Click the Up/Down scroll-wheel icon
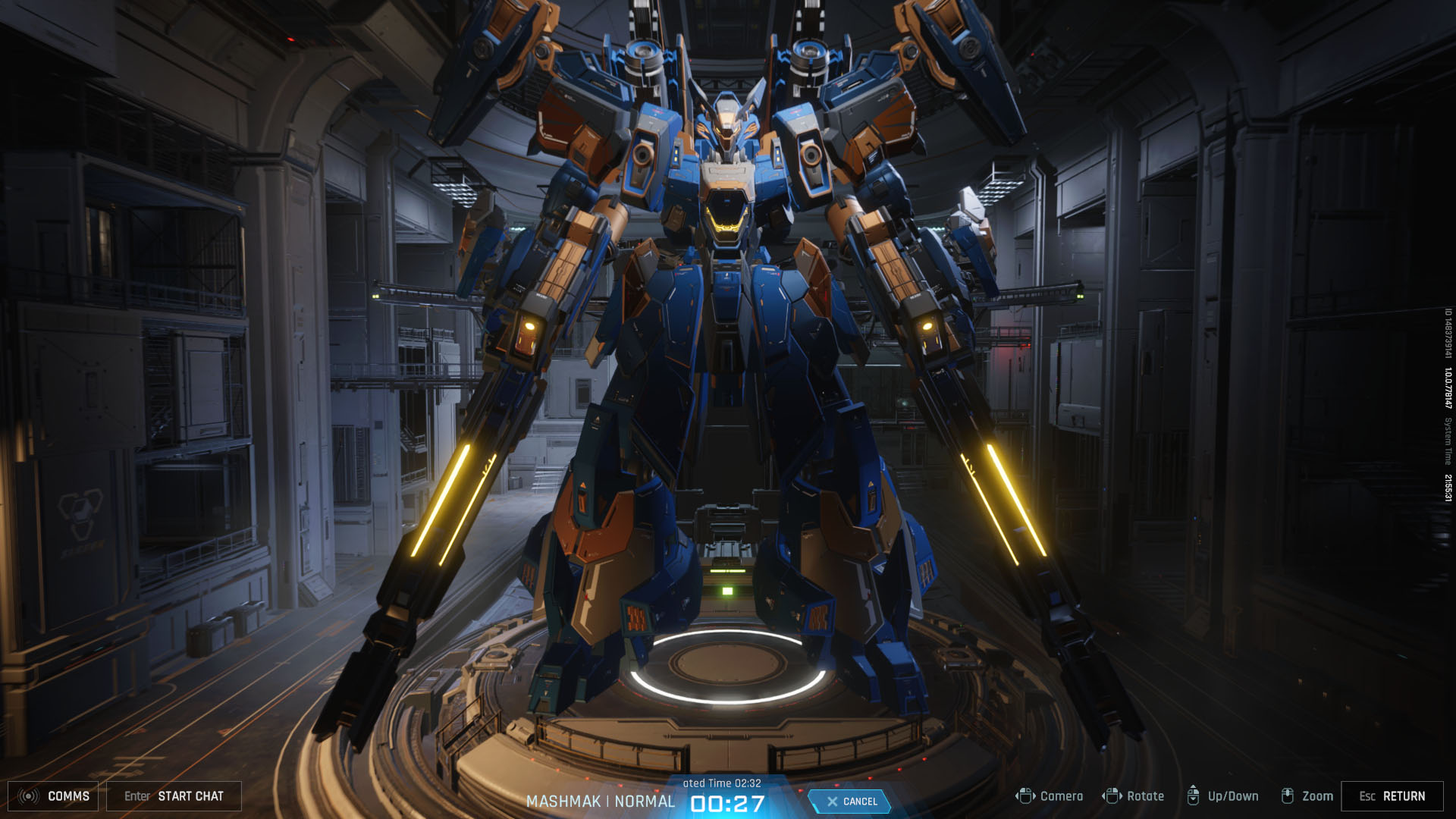Viewport: 1456px width, 819px height. 1194,795
